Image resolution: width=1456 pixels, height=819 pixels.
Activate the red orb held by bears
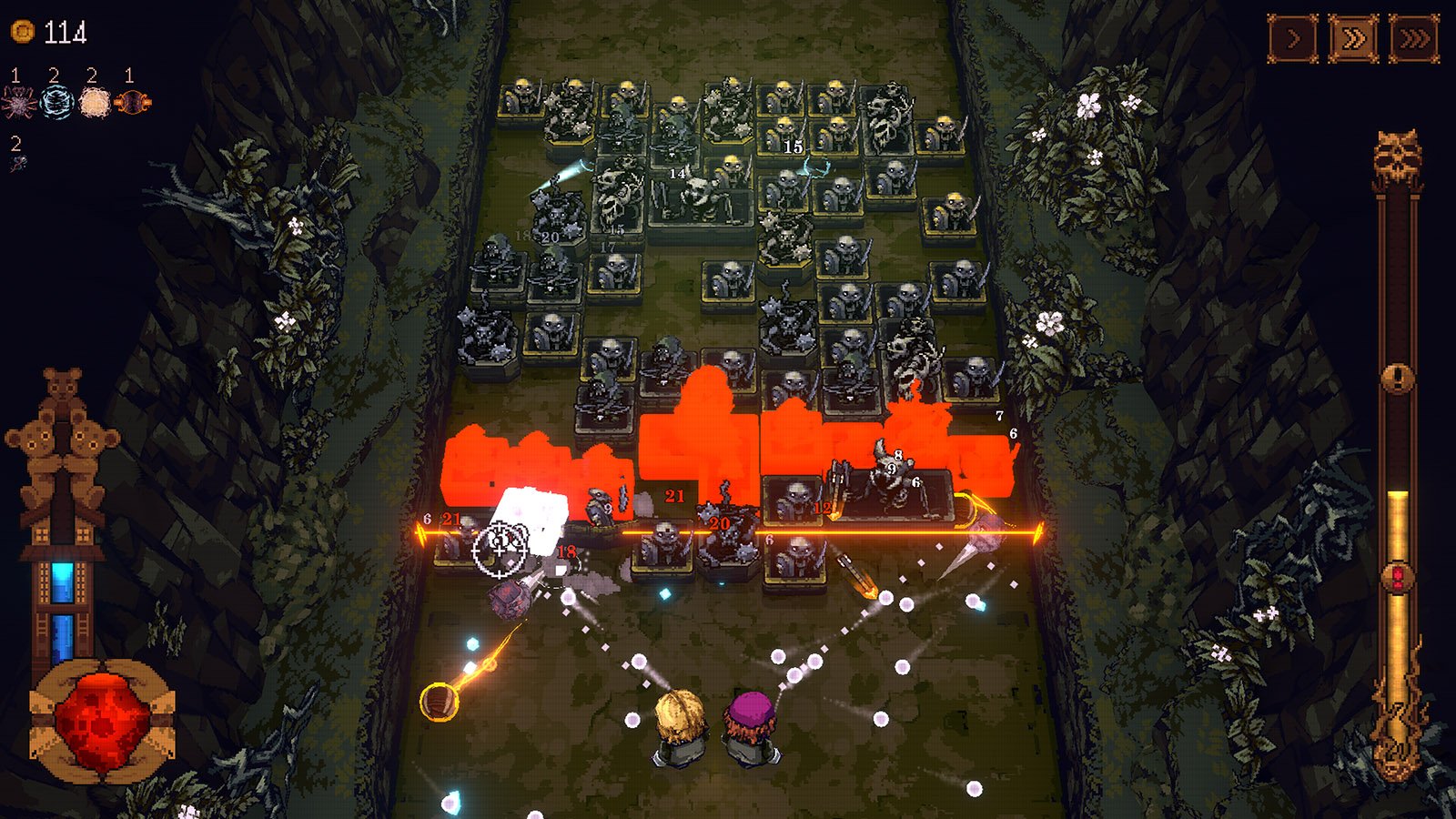click(102, 721)
